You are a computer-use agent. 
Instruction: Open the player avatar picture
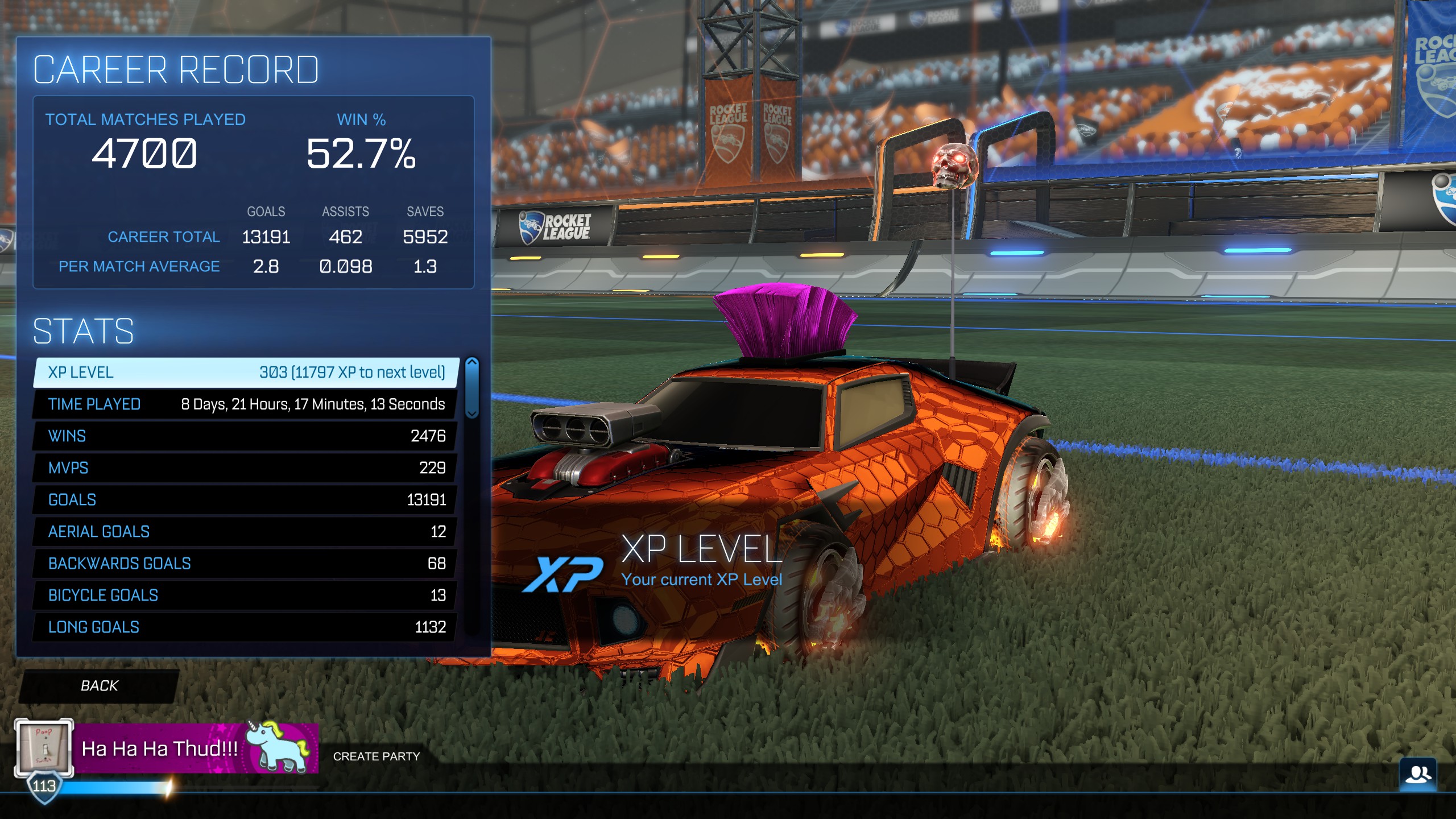tap(44, 747)
